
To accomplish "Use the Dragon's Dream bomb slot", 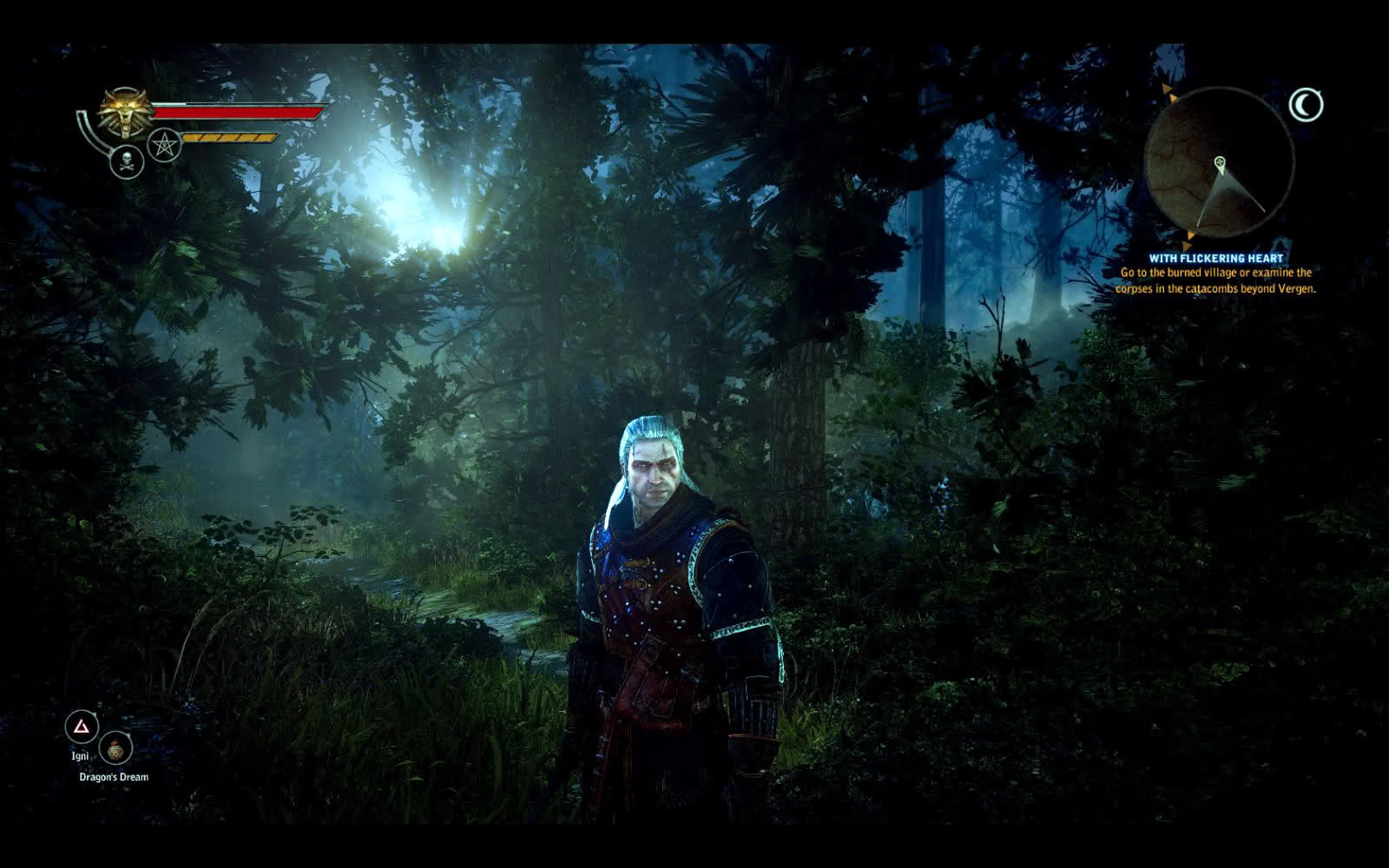I will click(x=115, y=748).
